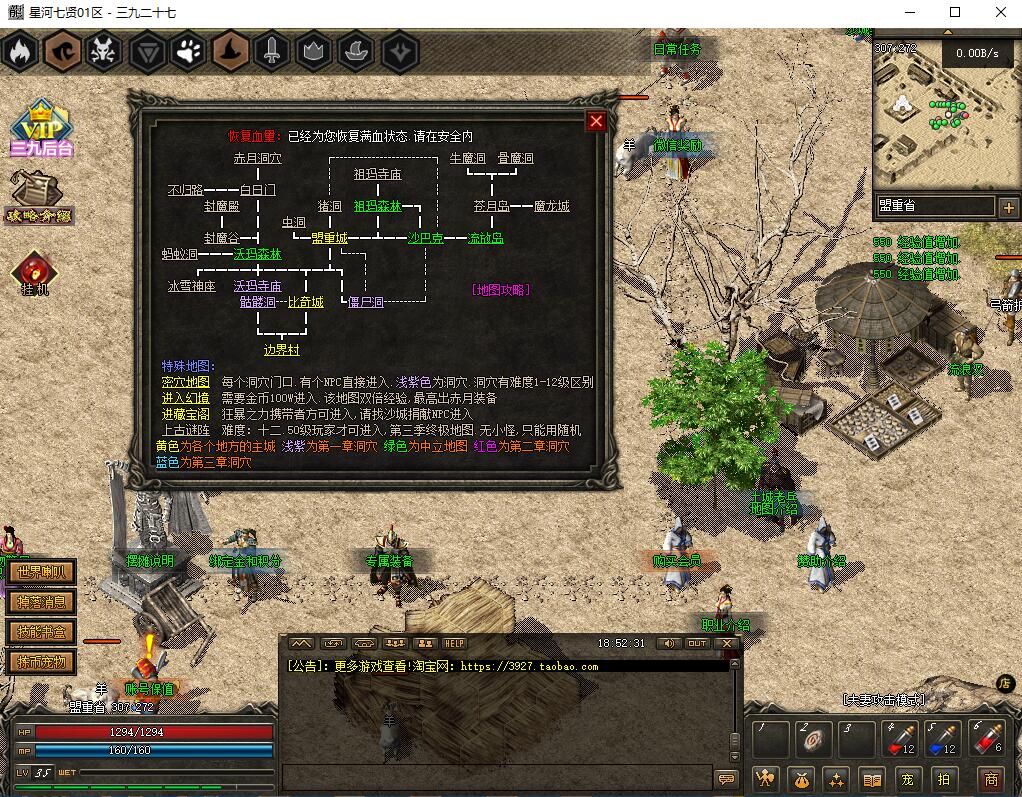Travel to 边界村 via the map link
1022x797 pixels.
tap(281, 350)
